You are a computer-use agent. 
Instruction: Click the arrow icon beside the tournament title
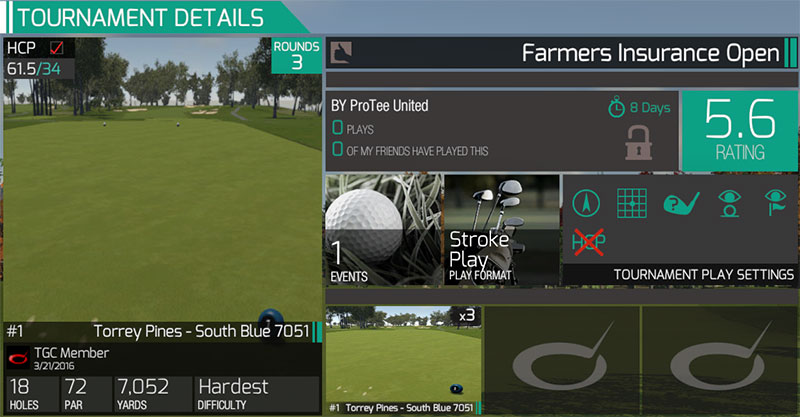tap(343, 52)
